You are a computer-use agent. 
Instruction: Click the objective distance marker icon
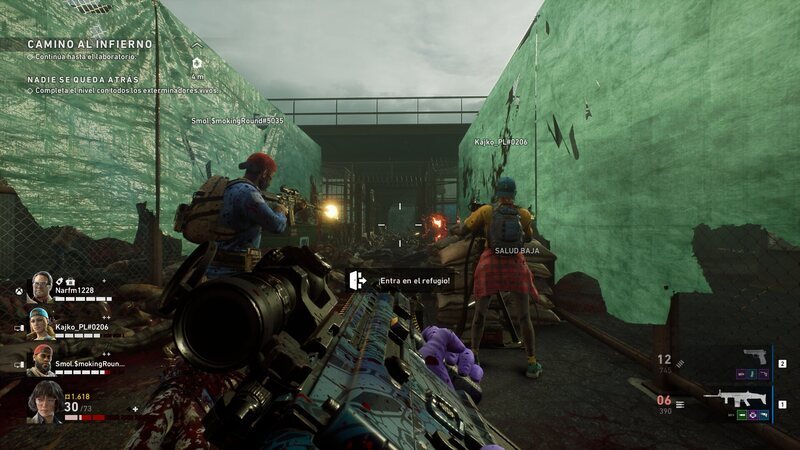pos(198,62)
